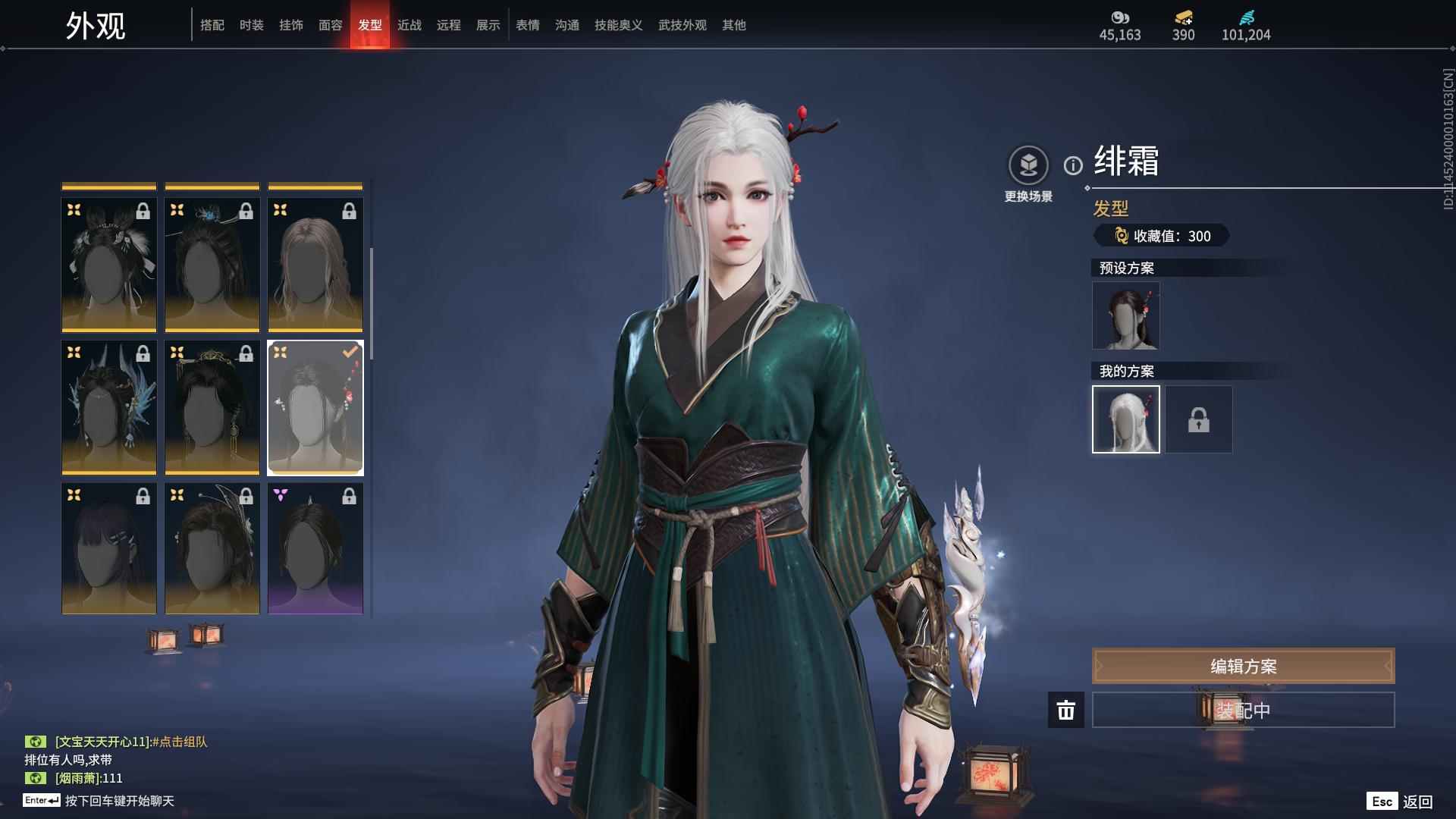Switch to 技能奥义 tab

click(x=619, y=25)
